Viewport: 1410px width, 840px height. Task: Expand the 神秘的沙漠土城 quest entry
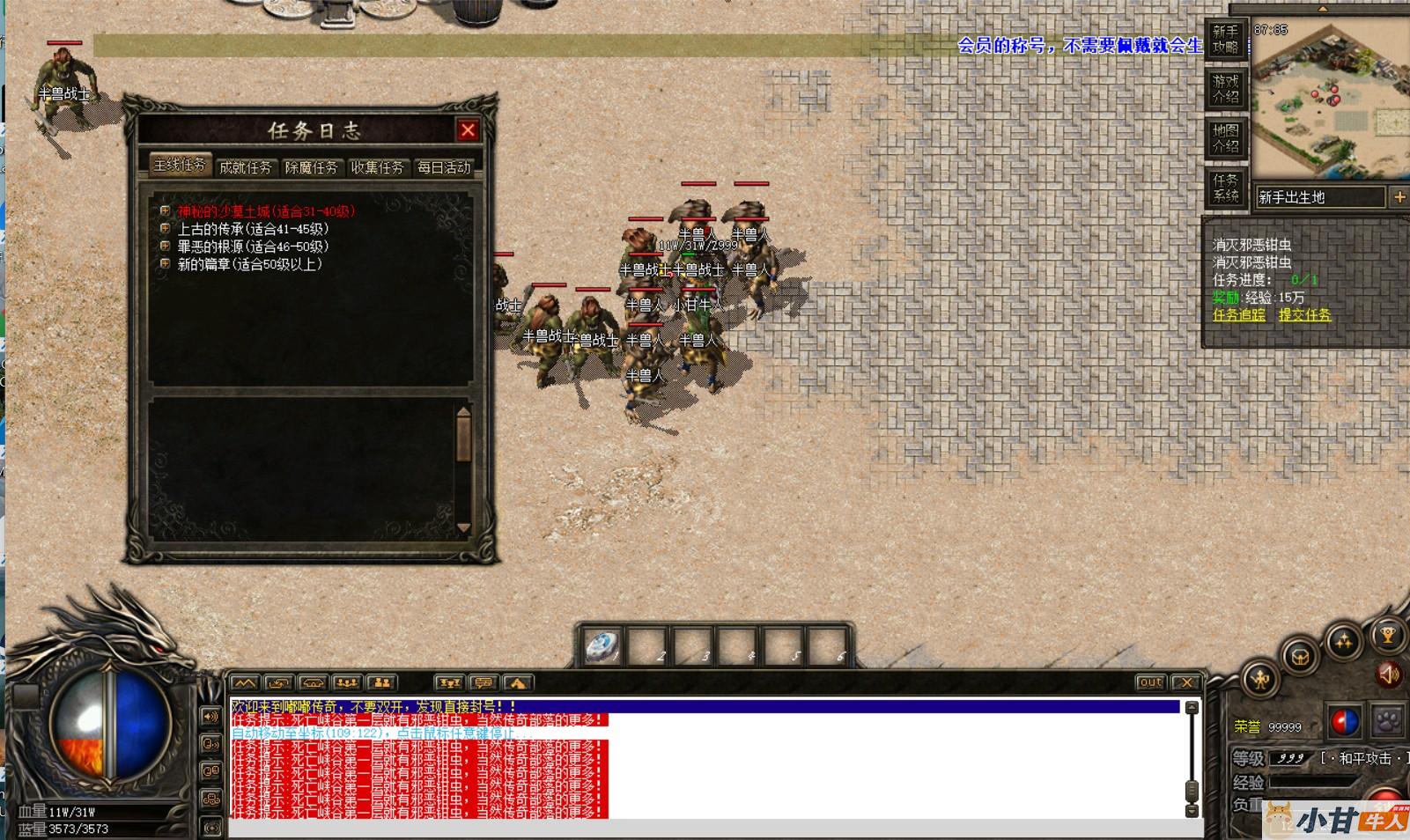coord(165,211)
